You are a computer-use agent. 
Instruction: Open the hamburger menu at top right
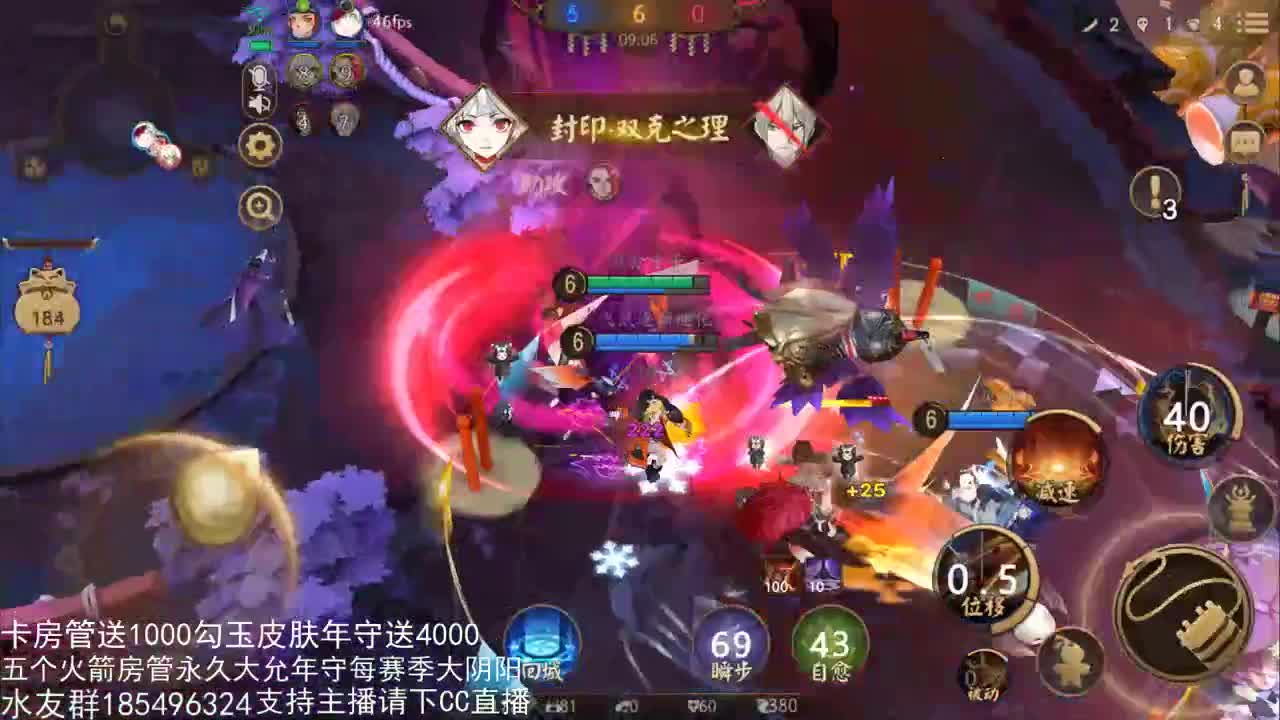pyautogui.click(x=1254, y=21)
